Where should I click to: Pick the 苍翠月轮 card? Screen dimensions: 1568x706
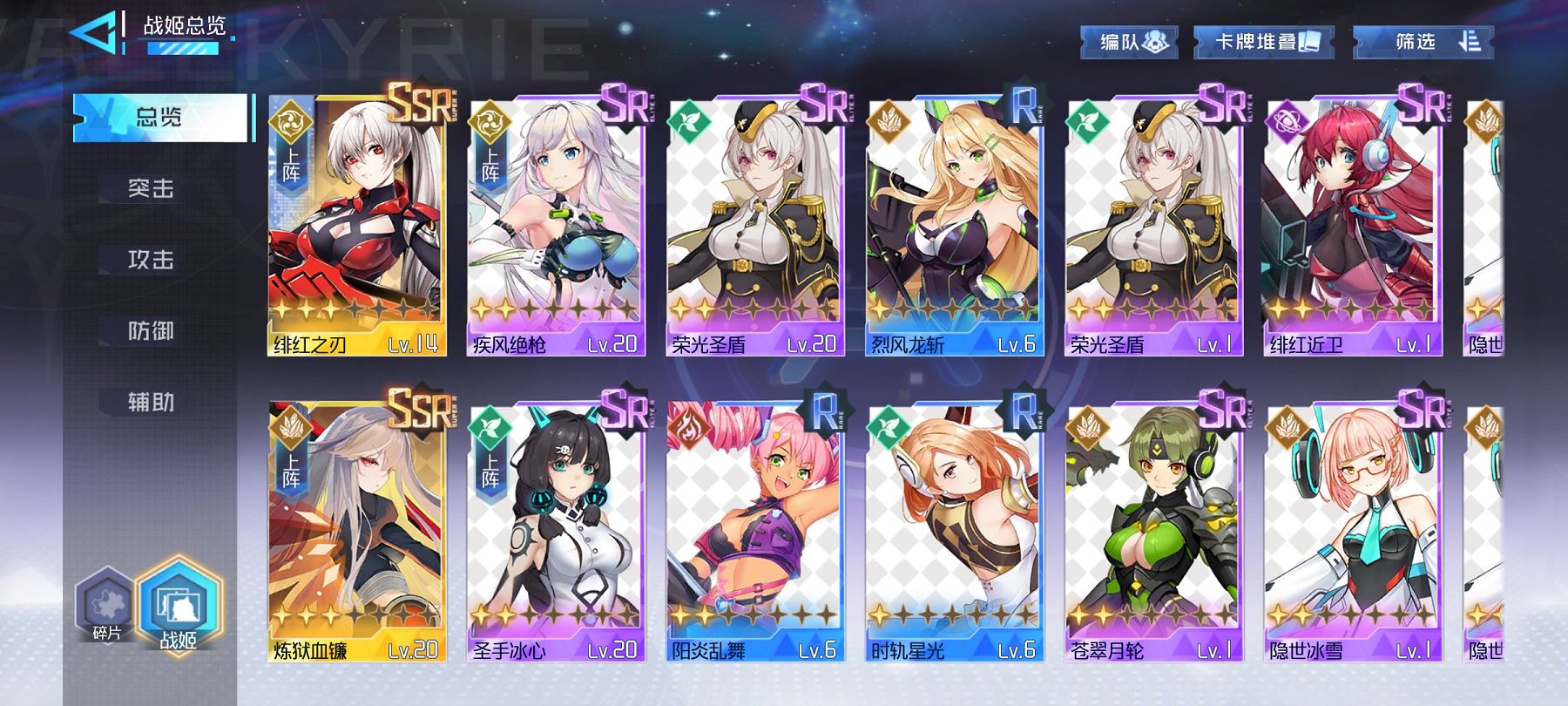tap(1152, 532)
